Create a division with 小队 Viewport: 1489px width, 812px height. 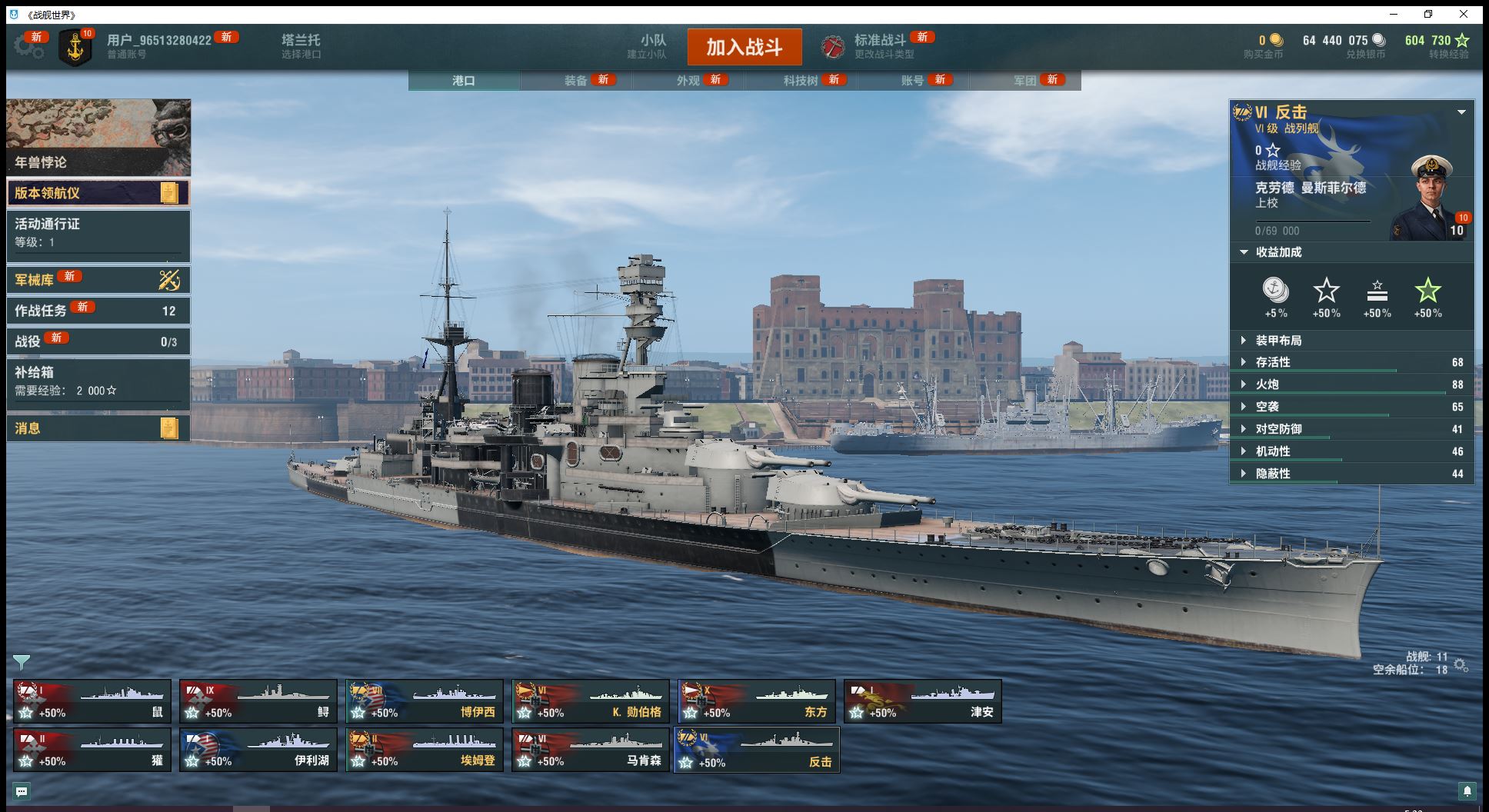coord(652,46)
